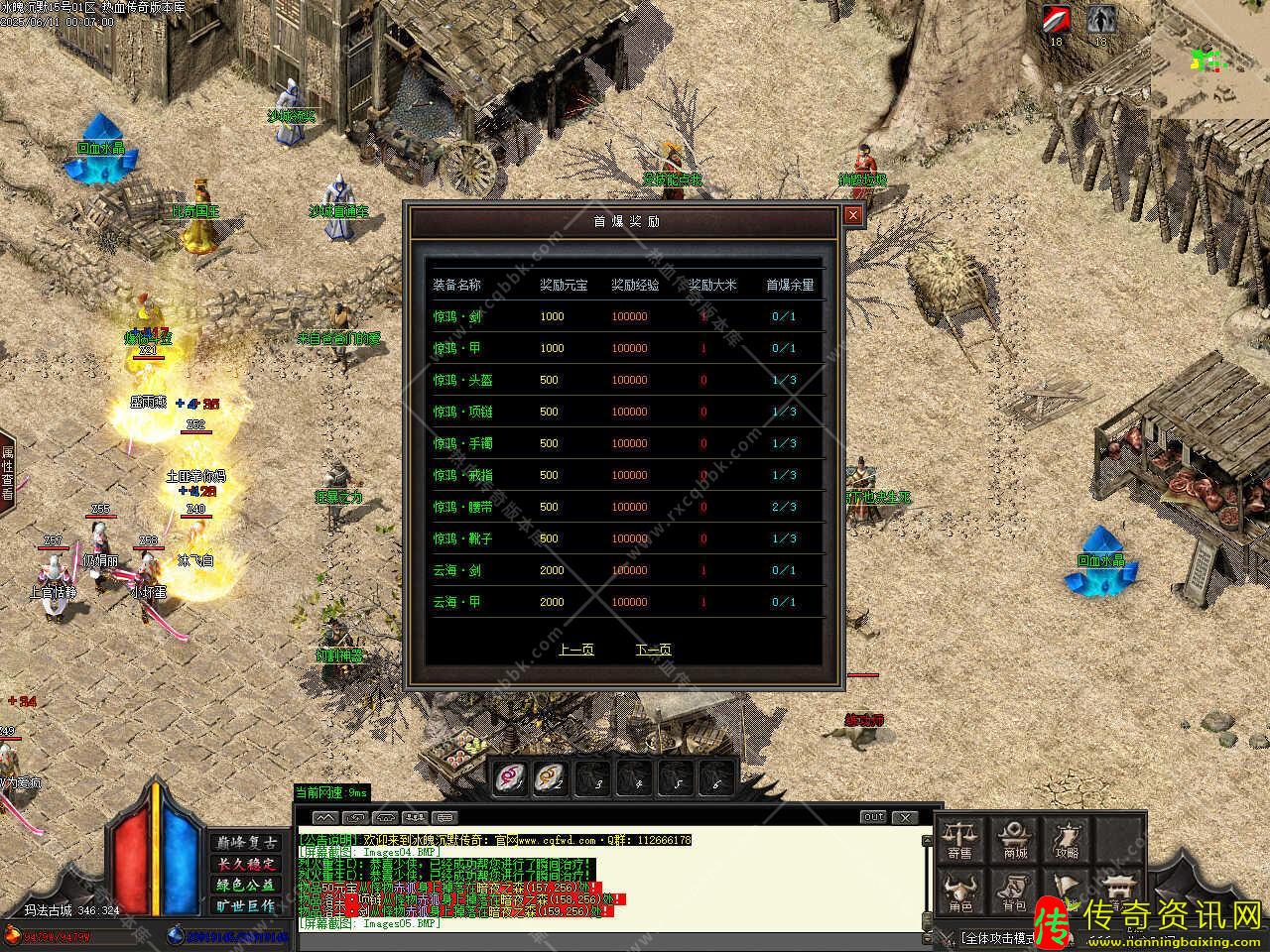
Task: Open the 寄售 consignment menu
Action: [x=959, y=839]
